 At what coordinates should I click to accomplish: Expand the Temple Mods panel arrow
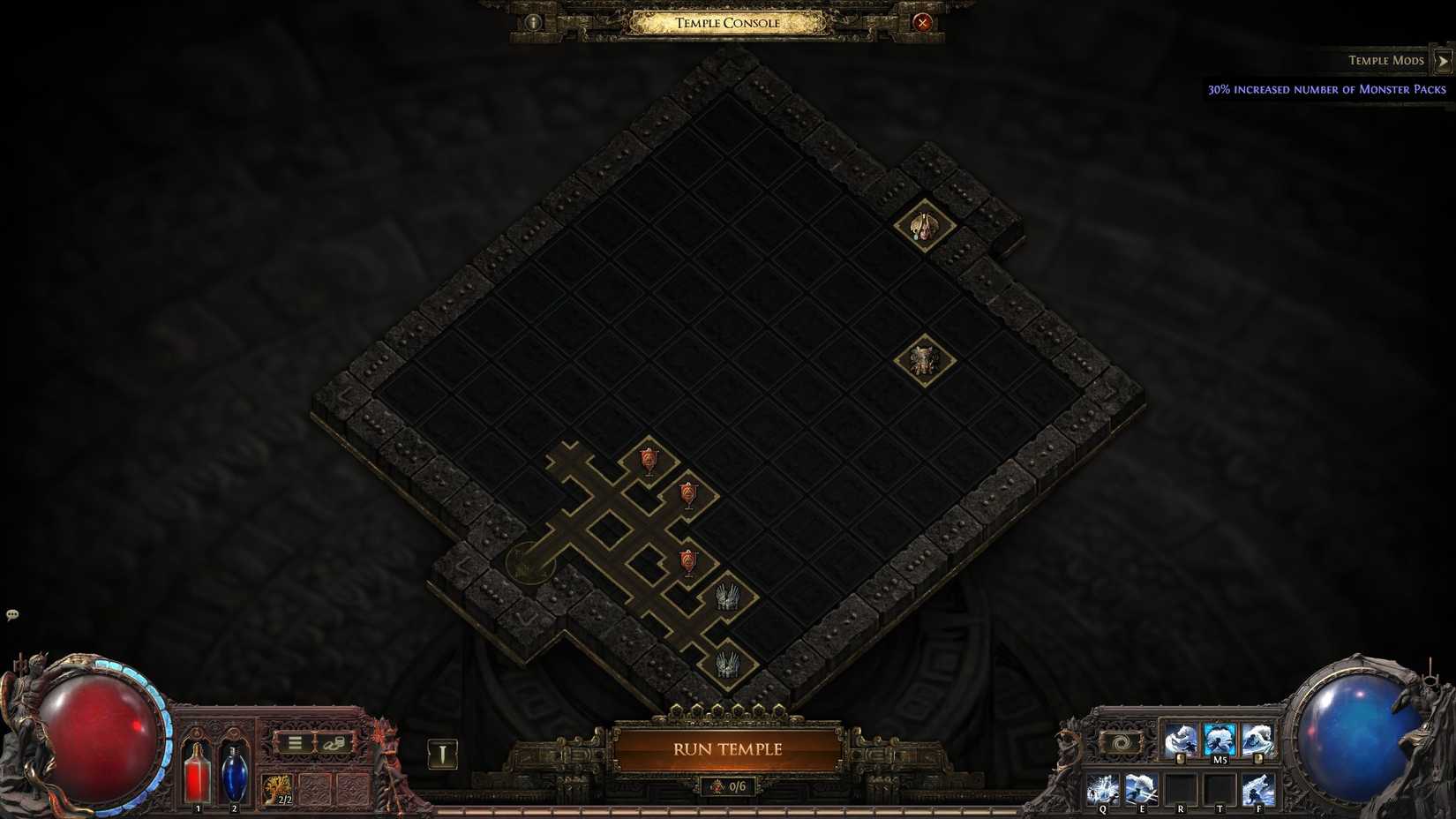click(x=1444, y=60)
